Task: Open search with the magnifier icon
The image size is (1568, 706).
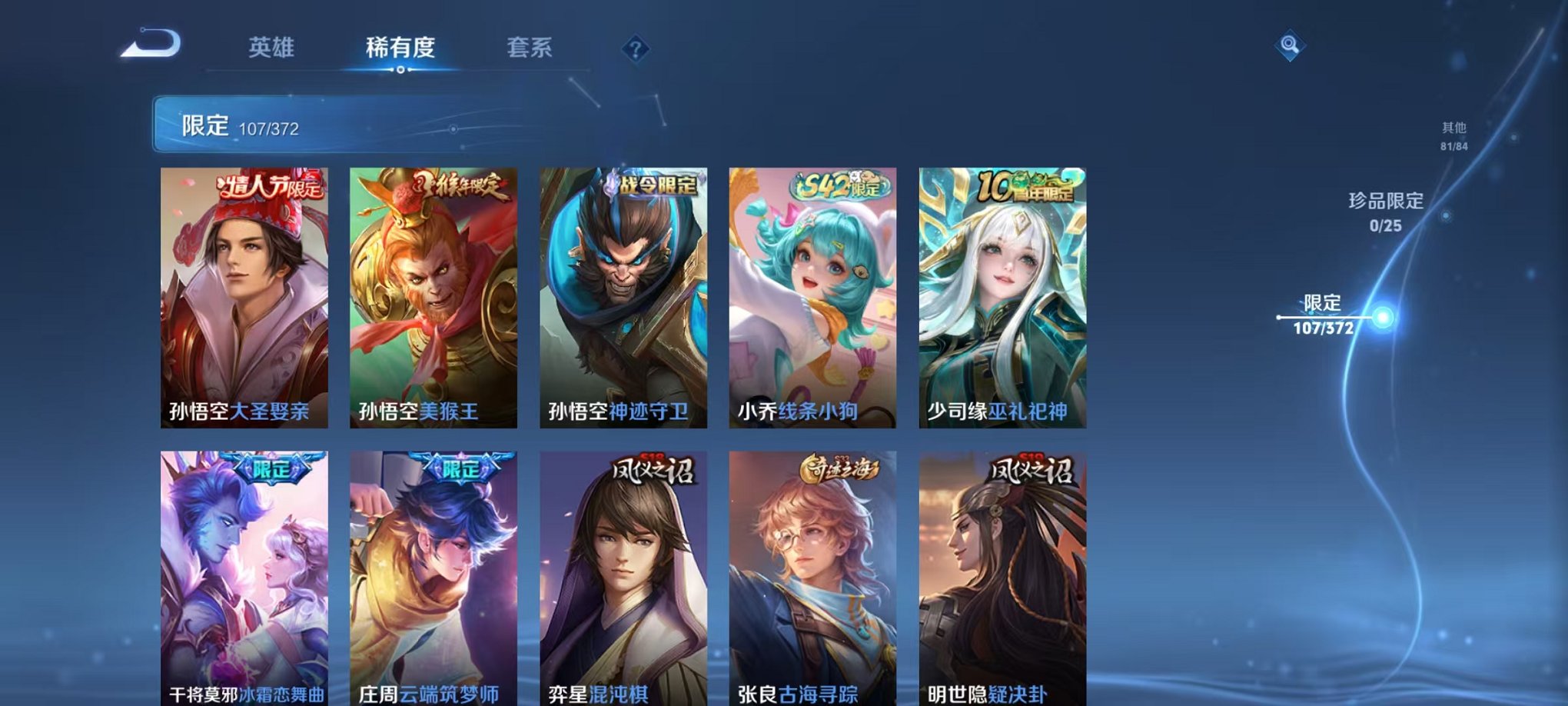Action: pyautogui.click(x=1291, y=46)
